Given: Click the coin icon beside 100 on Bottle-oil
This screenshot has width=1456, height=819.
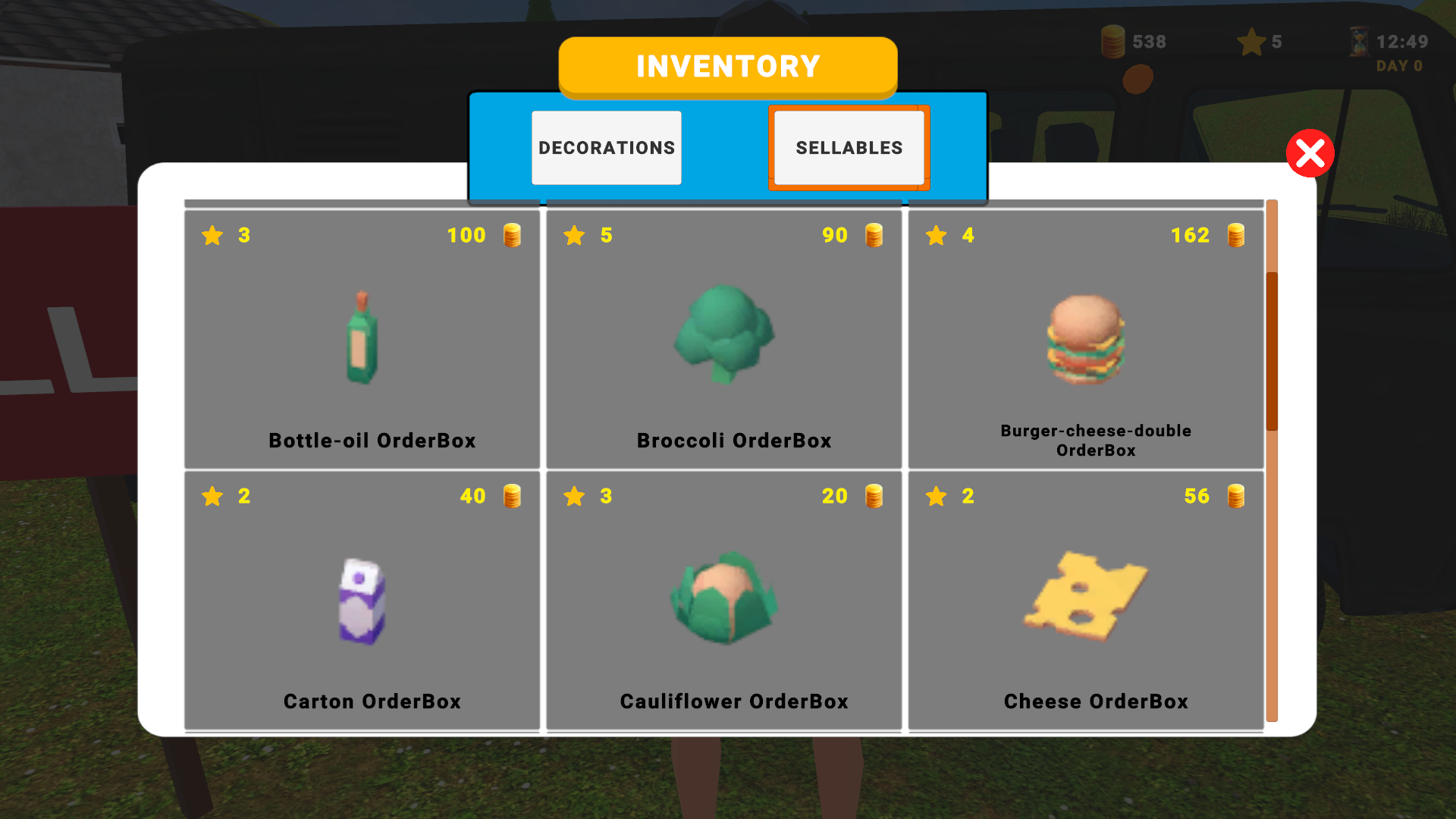Looking at the screenshot, I should 511,235.
